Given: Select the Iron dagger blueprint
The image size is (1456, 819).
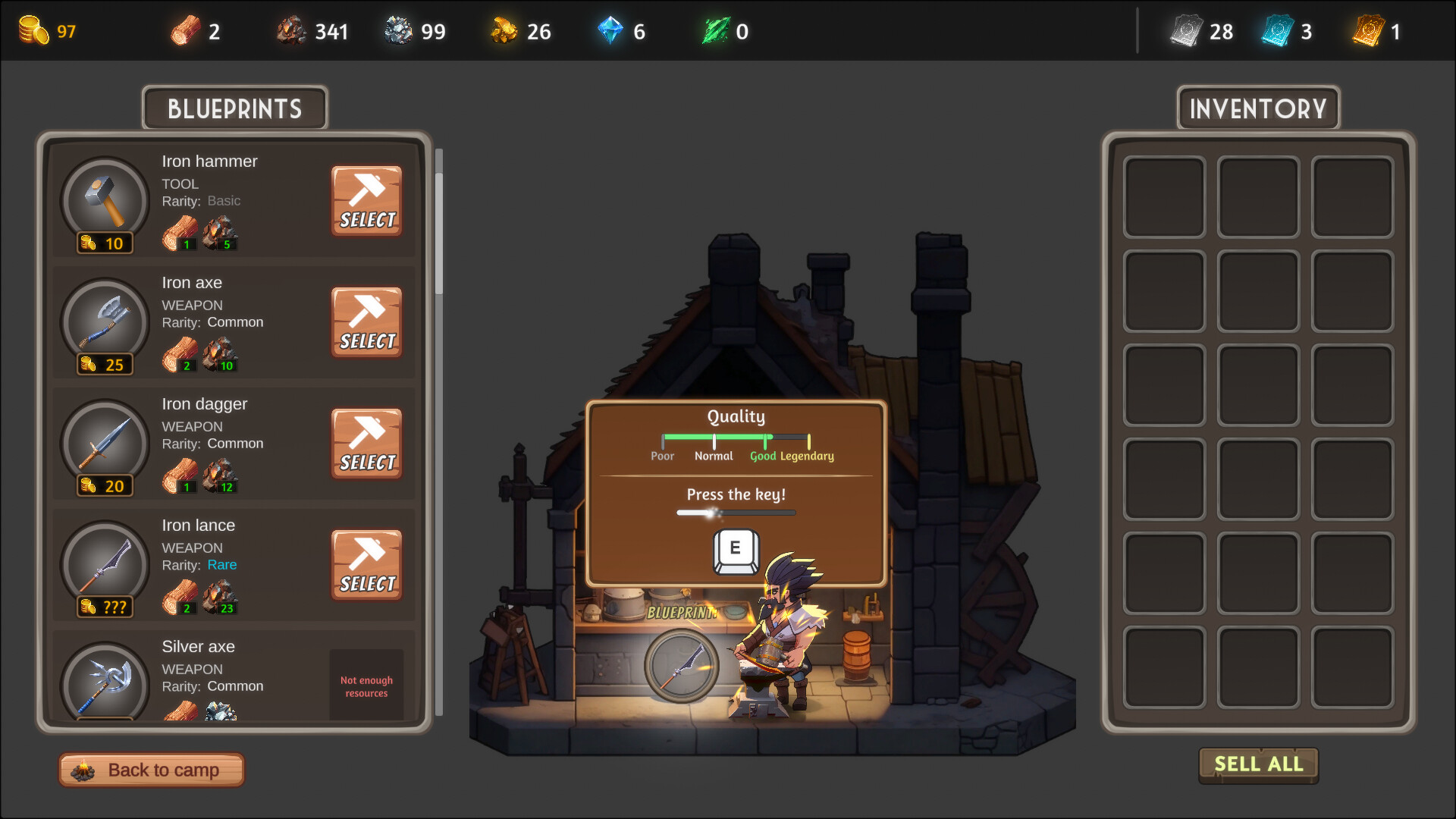Looking at the screenshot, I should 366,444.
